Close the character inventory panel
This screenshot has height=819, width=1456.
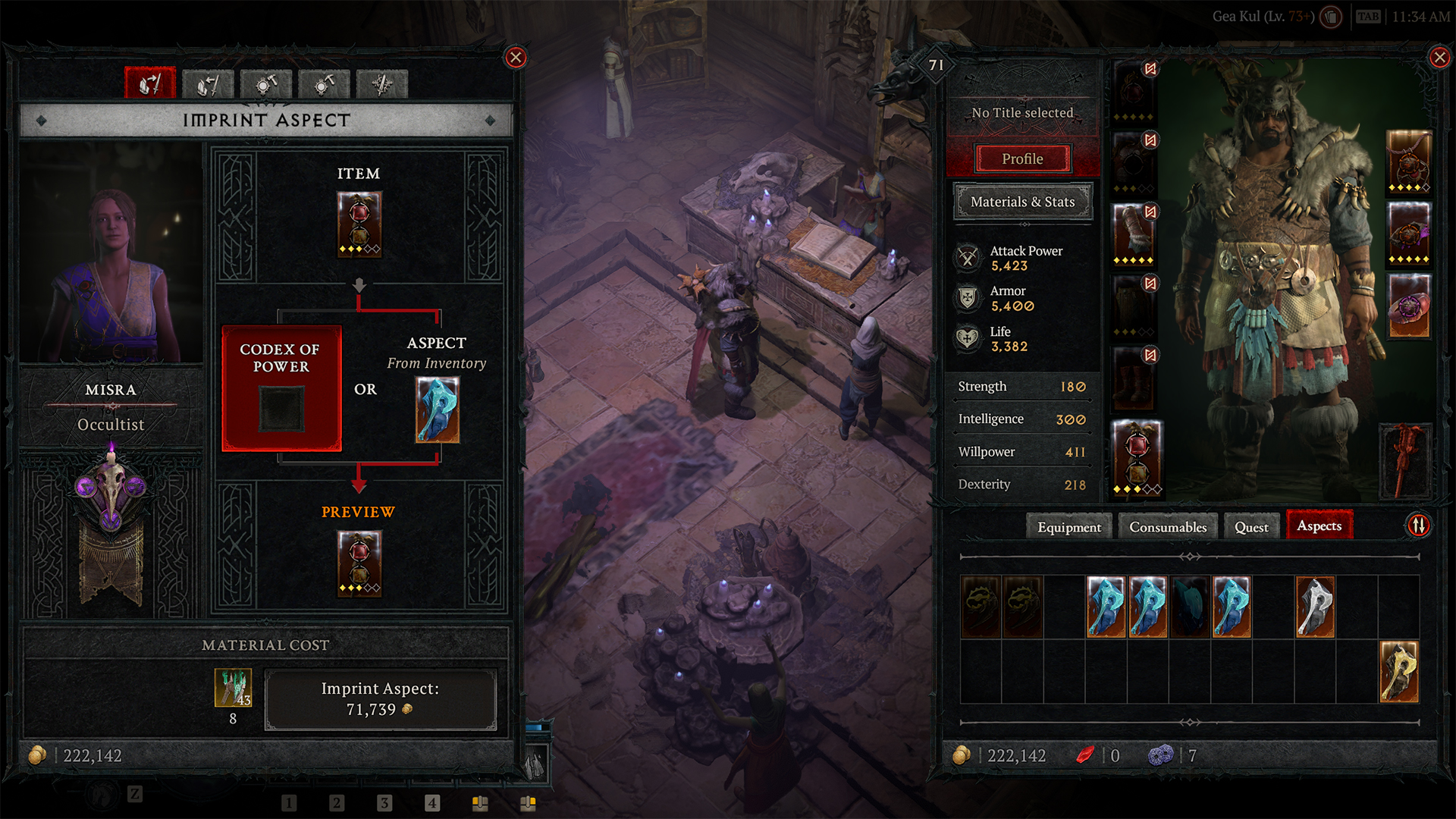(x=1439, y=58)
